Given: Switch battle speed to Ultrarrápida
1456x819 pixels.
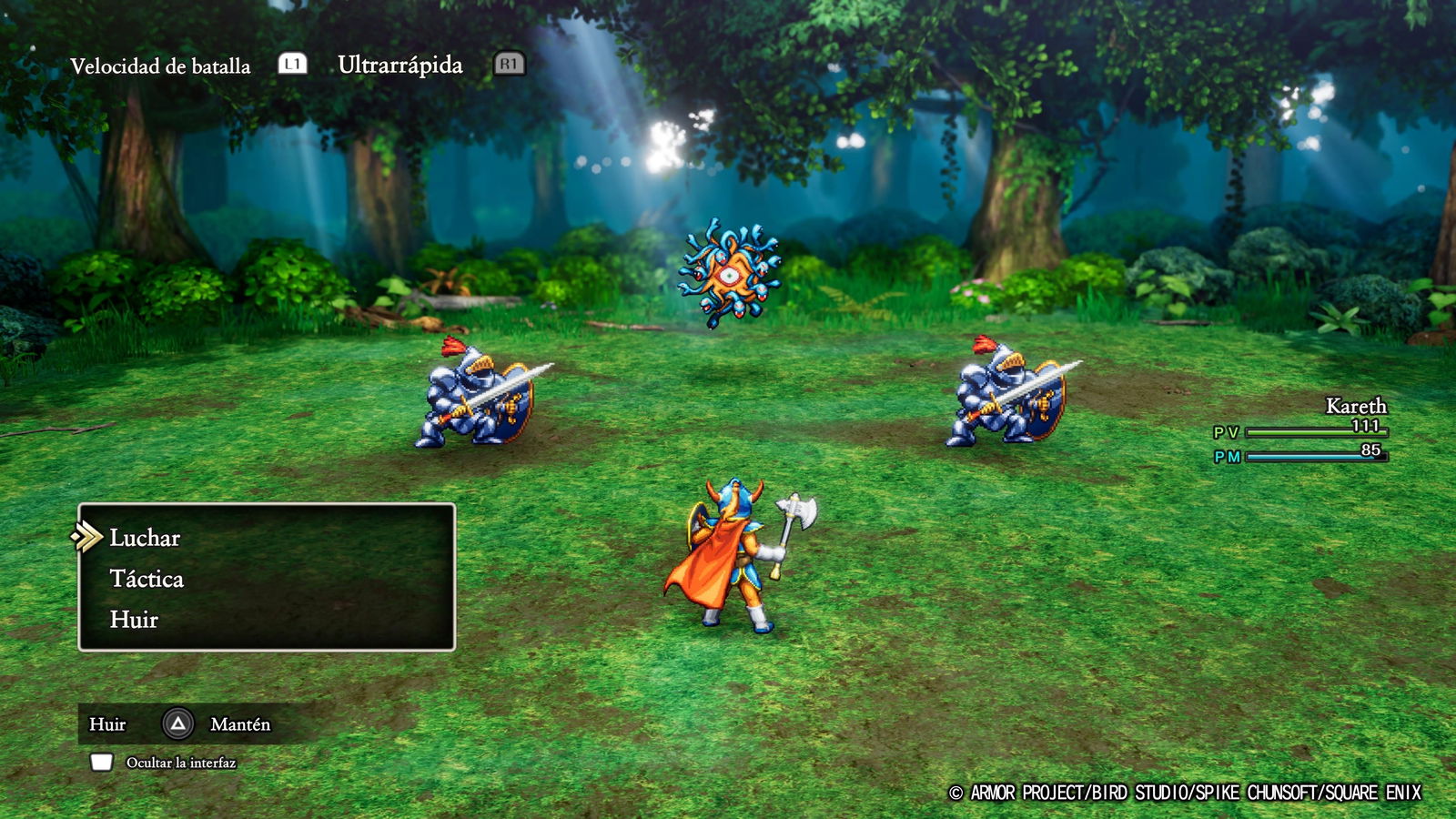Looking at the screenshot, I should coord(399,65).
